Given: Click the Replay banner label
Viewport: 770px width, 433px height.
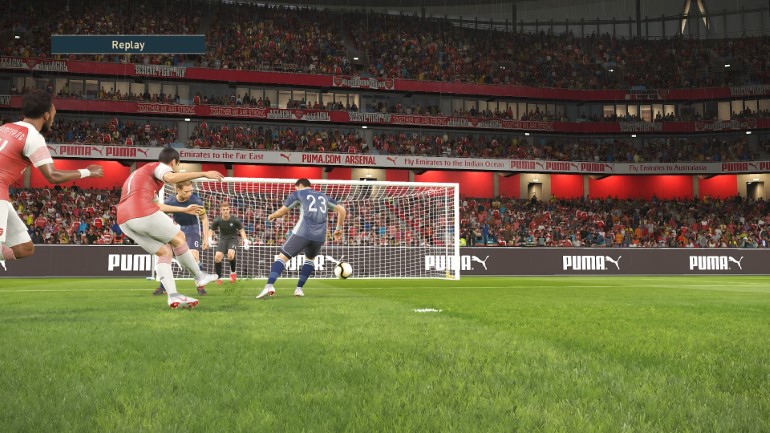Looking at the screenshot, I should [x=128, y=44].
